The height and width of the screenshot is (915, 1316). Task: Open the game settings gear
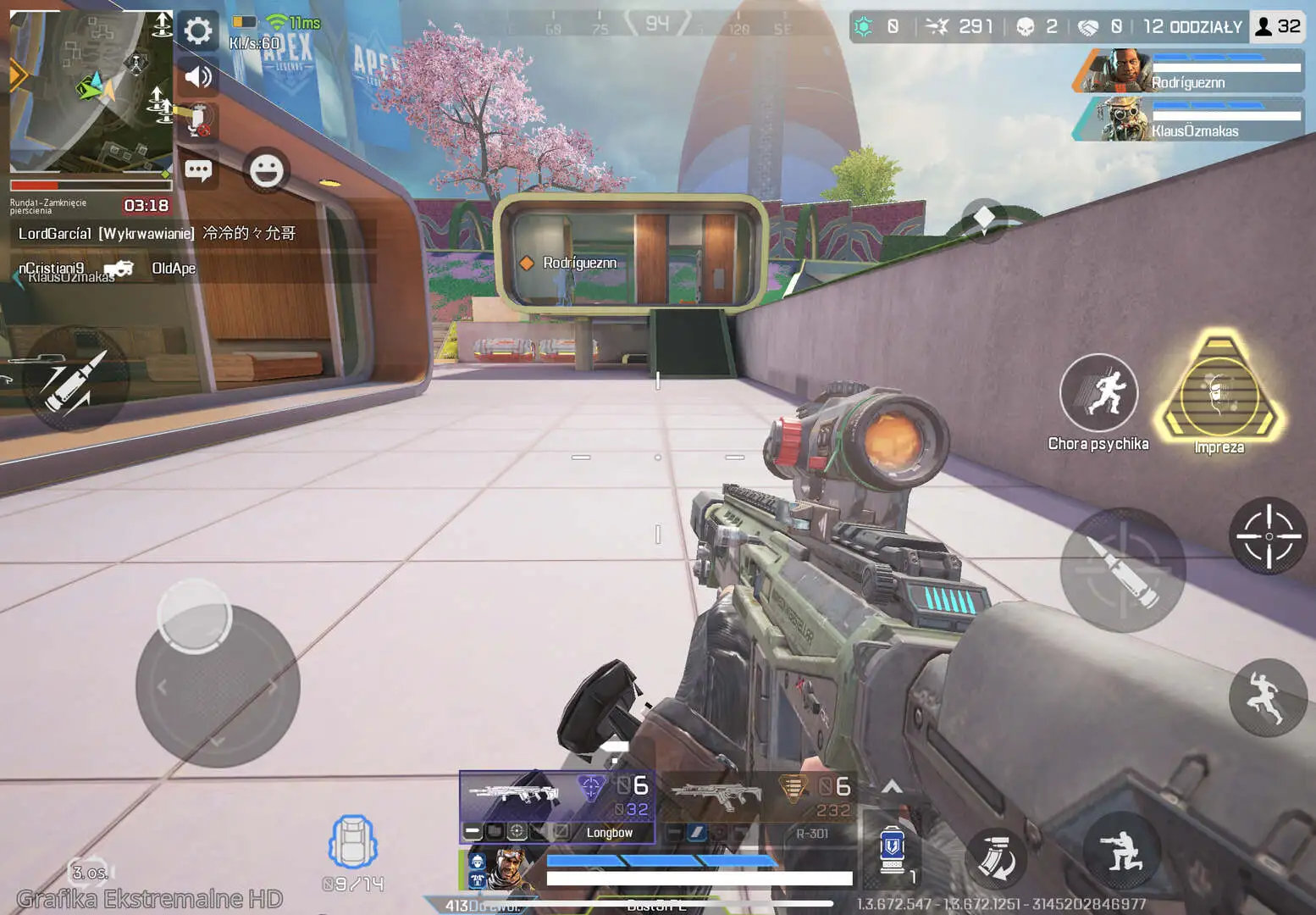click(196, 29)
